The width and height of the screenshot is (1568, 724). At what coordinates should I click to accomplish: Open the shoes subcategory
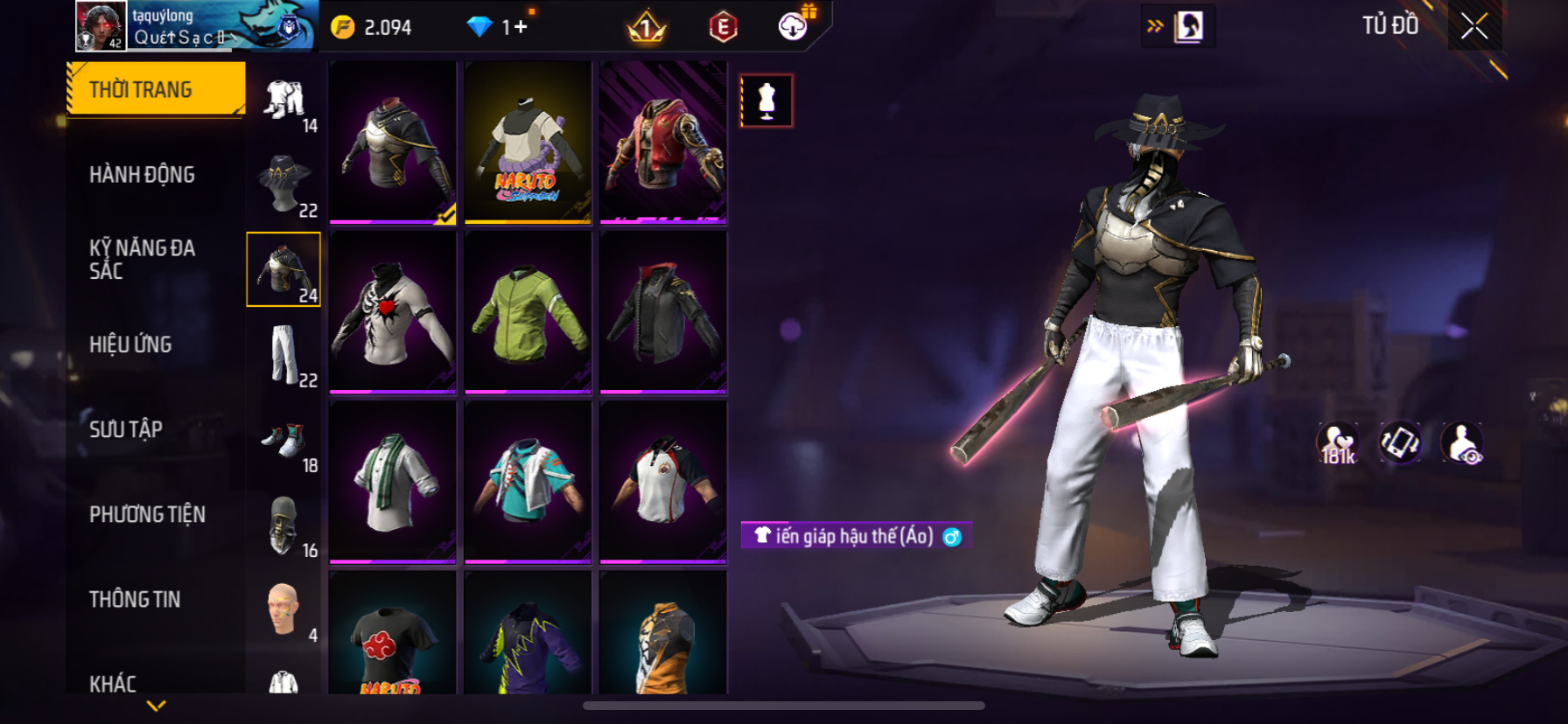pyautogui.click(x=284, y=439)
